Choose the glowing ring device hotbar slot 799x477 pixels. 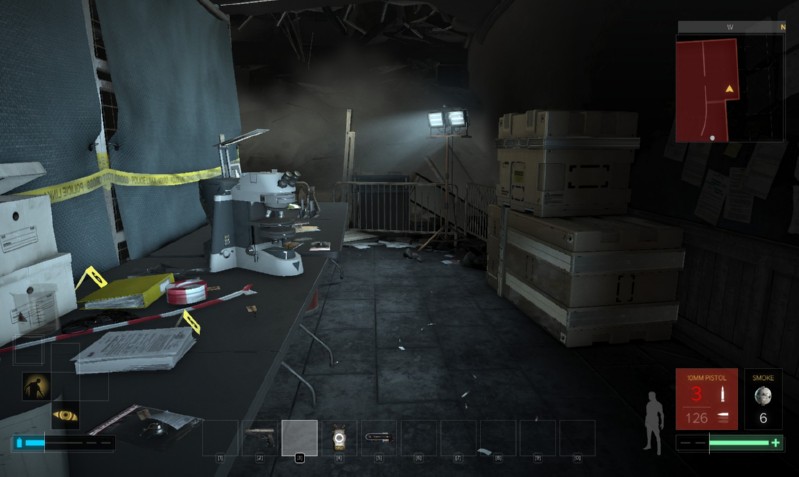(x=338, y=437)
